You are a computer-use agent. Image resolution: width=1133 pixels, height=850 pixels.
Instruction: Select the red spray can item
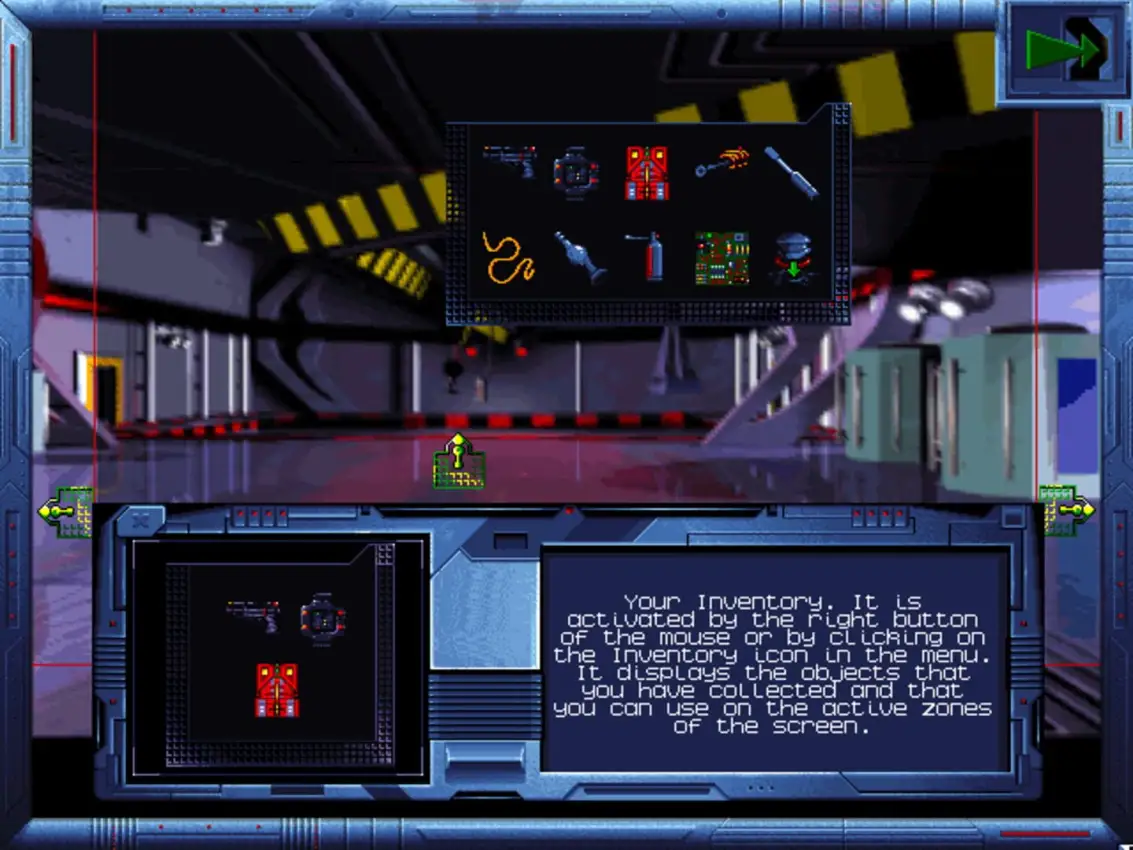coord(650,257)
